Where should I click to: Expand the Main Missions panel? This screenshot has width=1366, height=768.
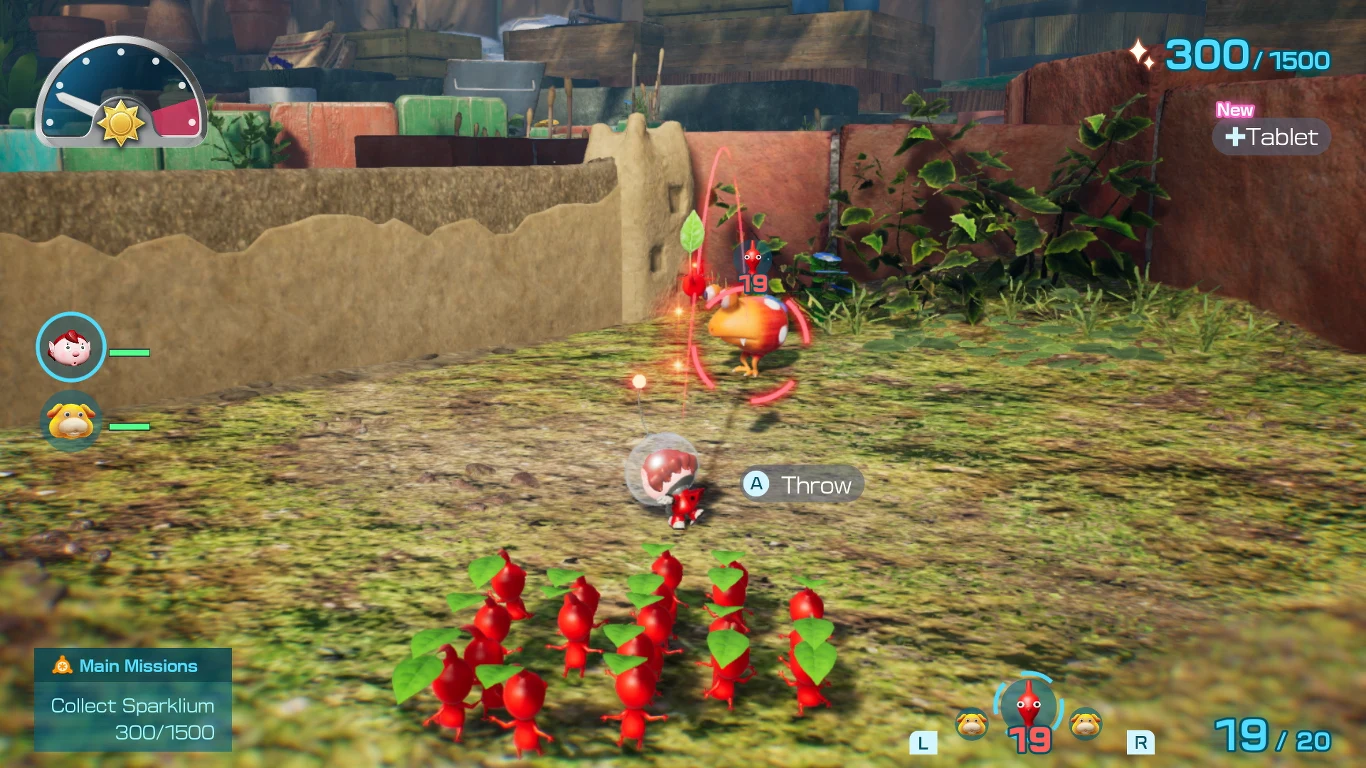point(133,698)
